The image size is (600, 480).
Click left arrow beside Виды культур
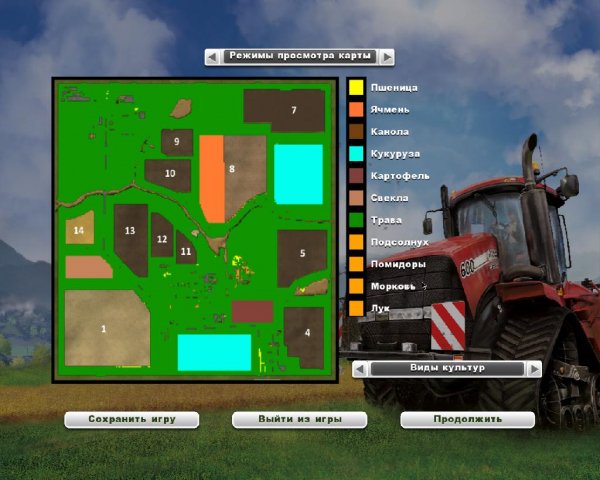point(359,369)
